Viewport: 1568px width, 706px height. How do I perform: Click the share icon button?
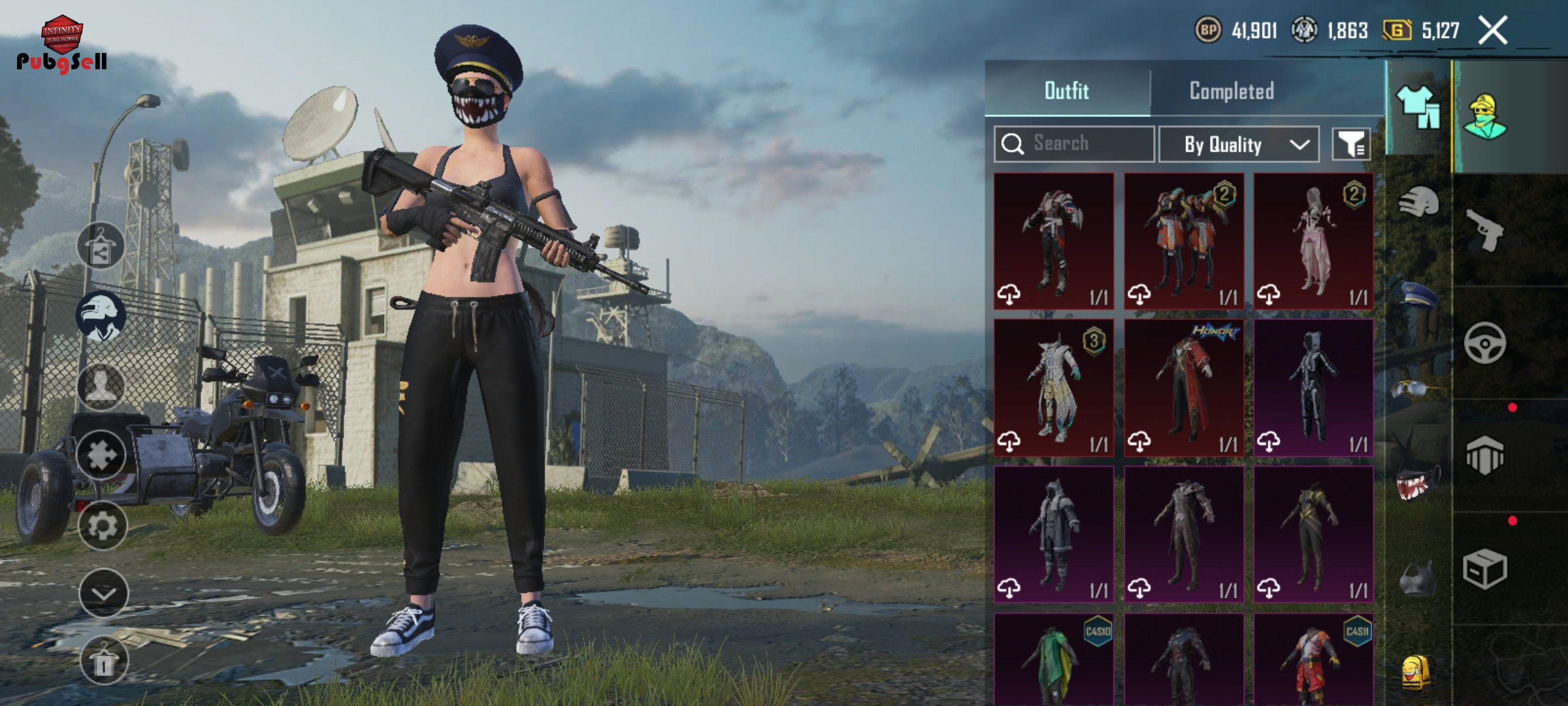(x=101, y=246)
